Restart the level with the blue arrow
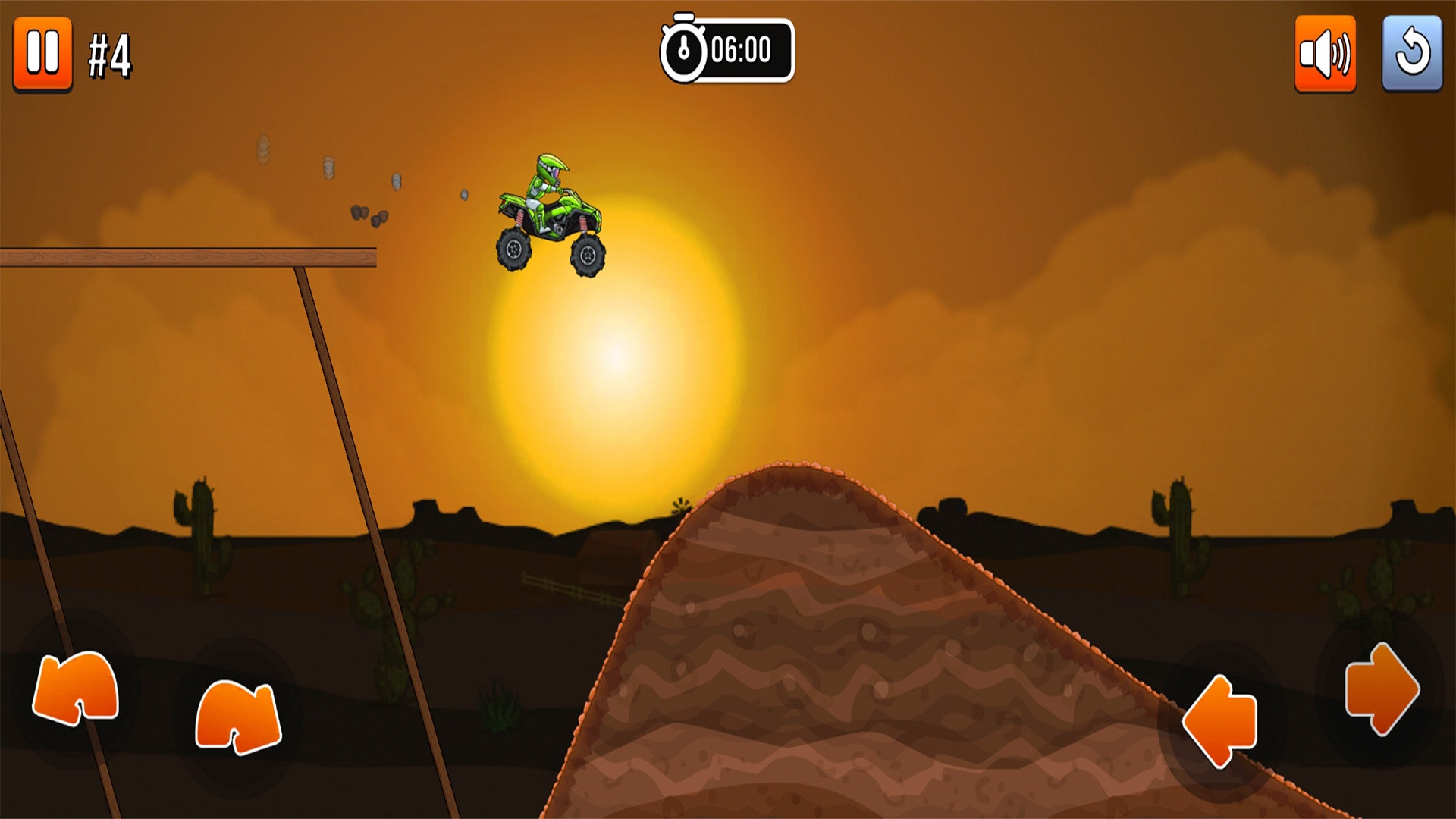Viewport: 1456px width, 819px height. click(x=1411, y=54)
